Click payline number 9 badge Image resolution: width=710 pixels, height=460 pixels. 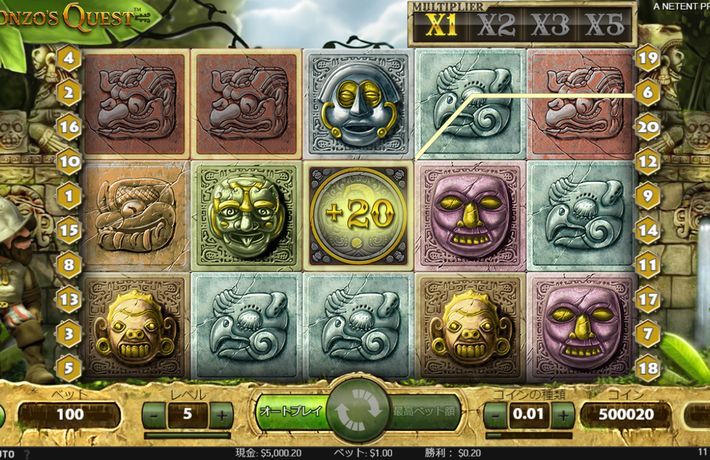[x=648, y=196]
